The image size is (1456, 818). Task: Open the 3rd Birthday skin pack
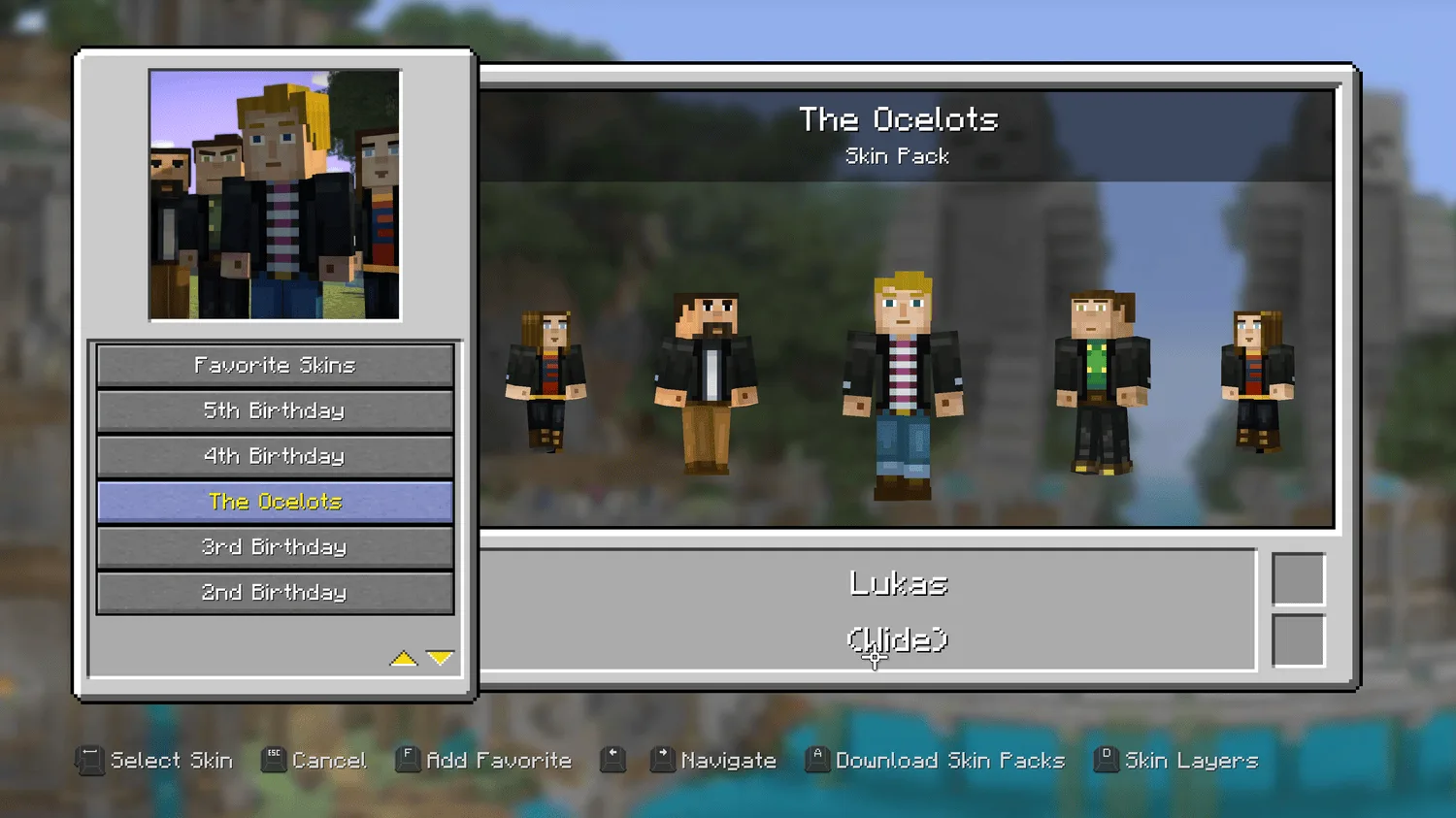[275, 546]
